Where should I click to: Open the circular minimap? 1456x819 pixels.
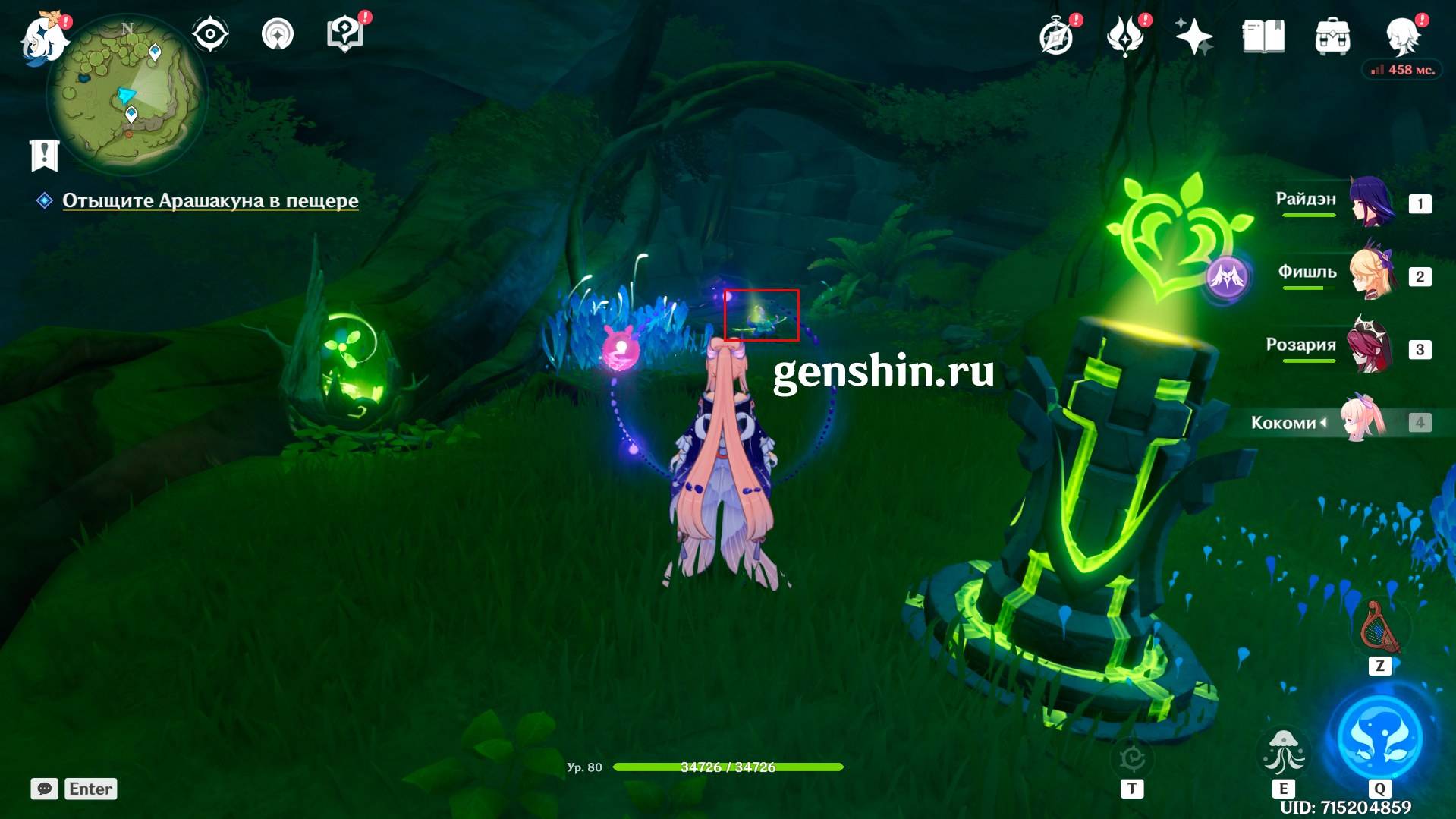[125, 95]
